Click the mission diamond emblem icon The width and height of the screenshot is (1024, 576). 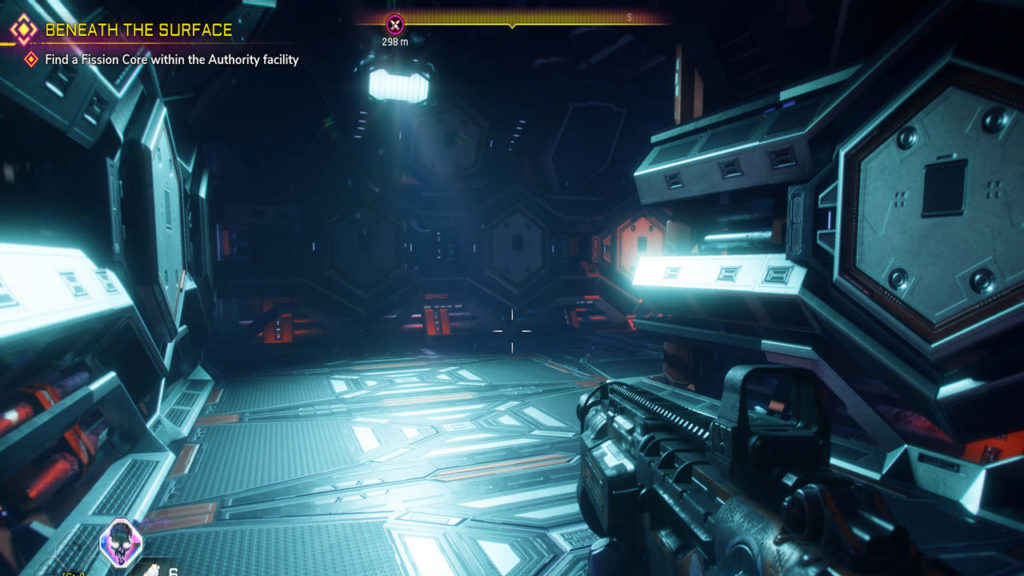pyautogui.click(x=23, y=29)
